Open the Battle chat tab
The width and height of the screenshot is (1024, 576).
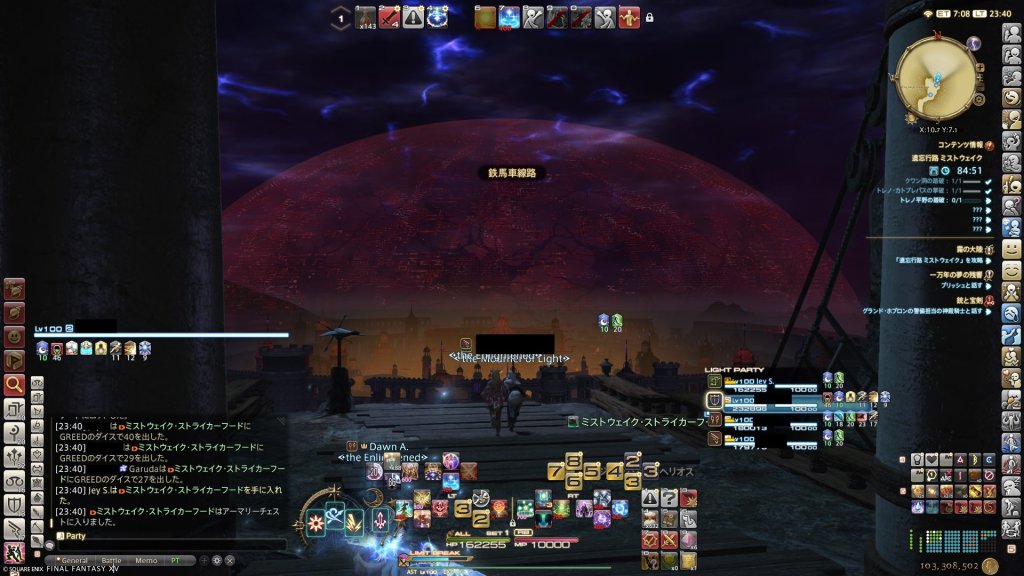pyautogui.click(x=111, y=561)
